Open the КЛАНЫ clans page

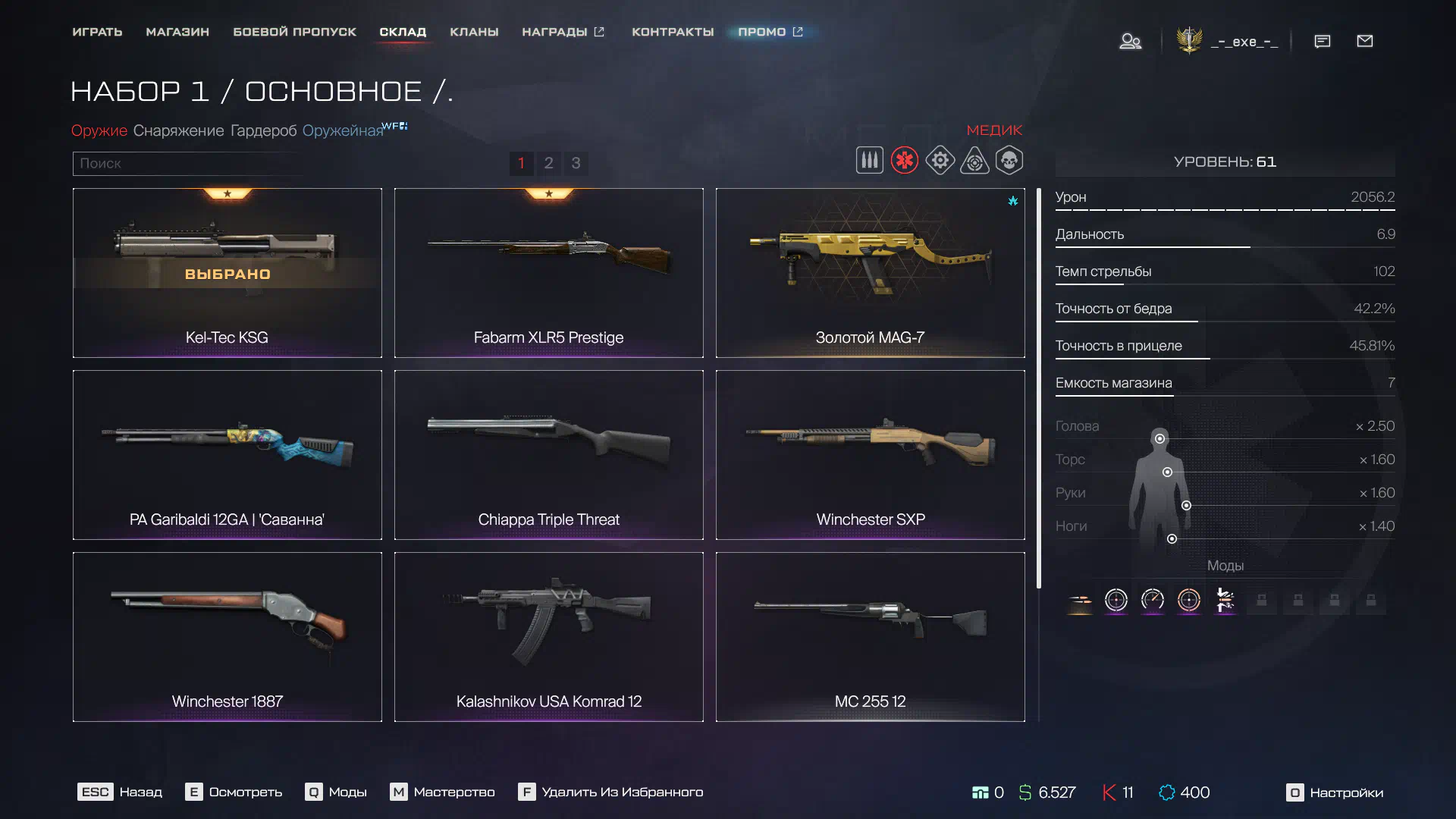coord(474,32)
